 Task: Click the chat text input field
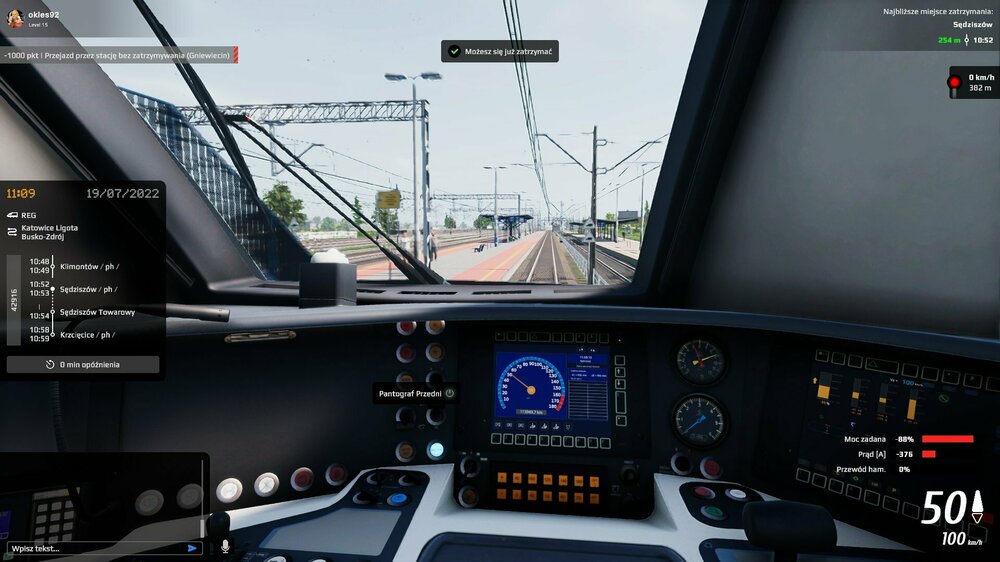pos(95,548)
